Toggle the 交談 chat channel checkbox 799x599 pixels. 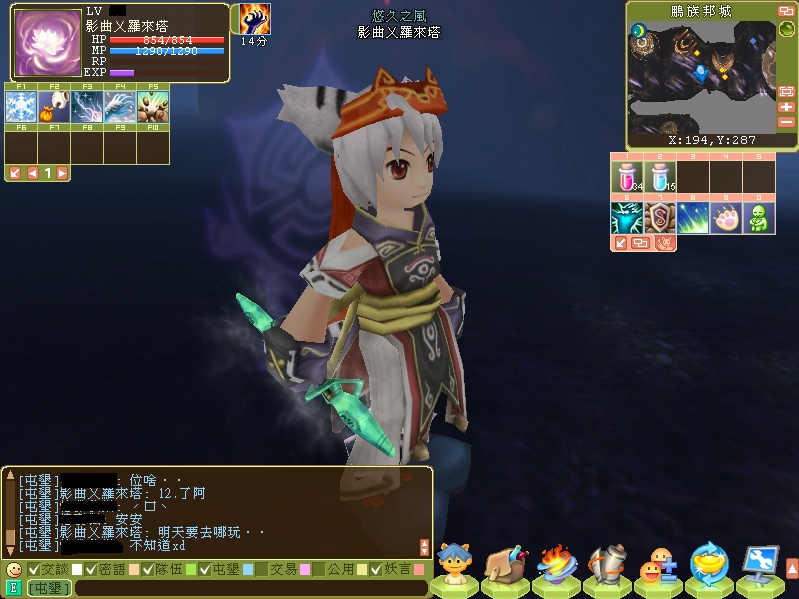point(34,569)
